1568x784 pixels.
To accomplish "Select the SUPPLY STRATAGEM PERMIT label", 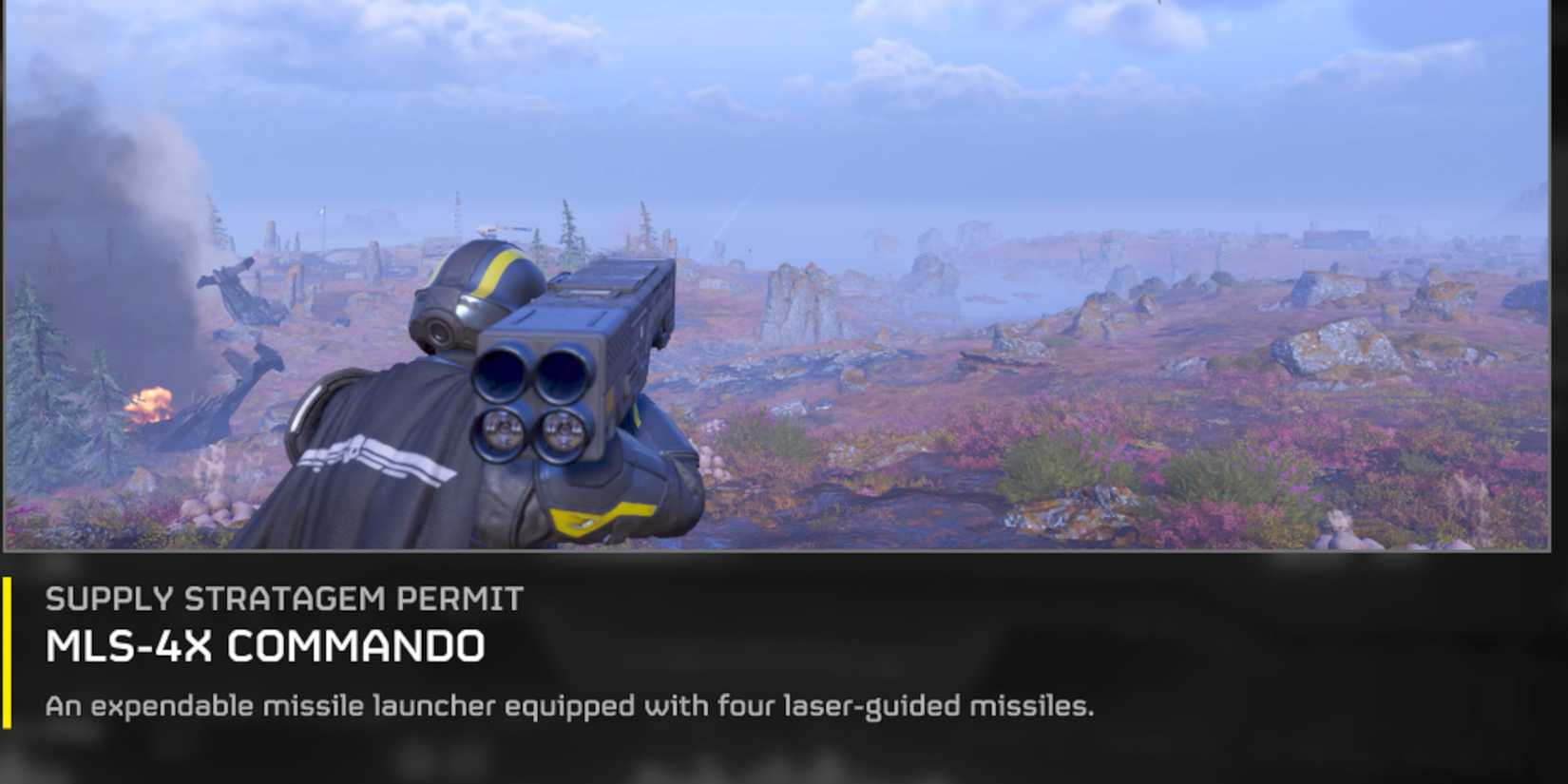I will [x=285, y=597].
